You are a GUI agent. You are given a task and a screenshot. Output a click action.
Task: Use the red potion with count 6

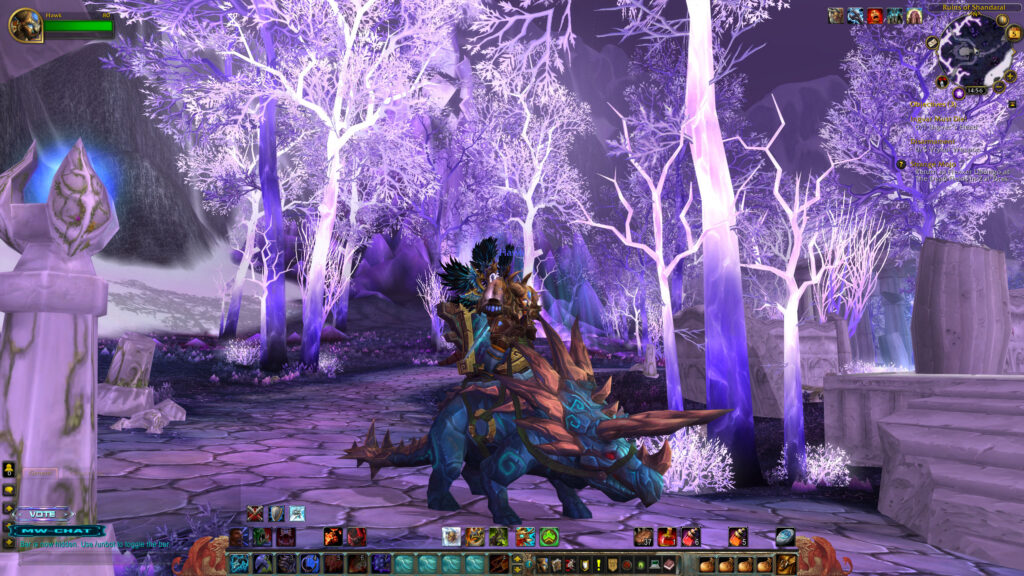point(691,537)
